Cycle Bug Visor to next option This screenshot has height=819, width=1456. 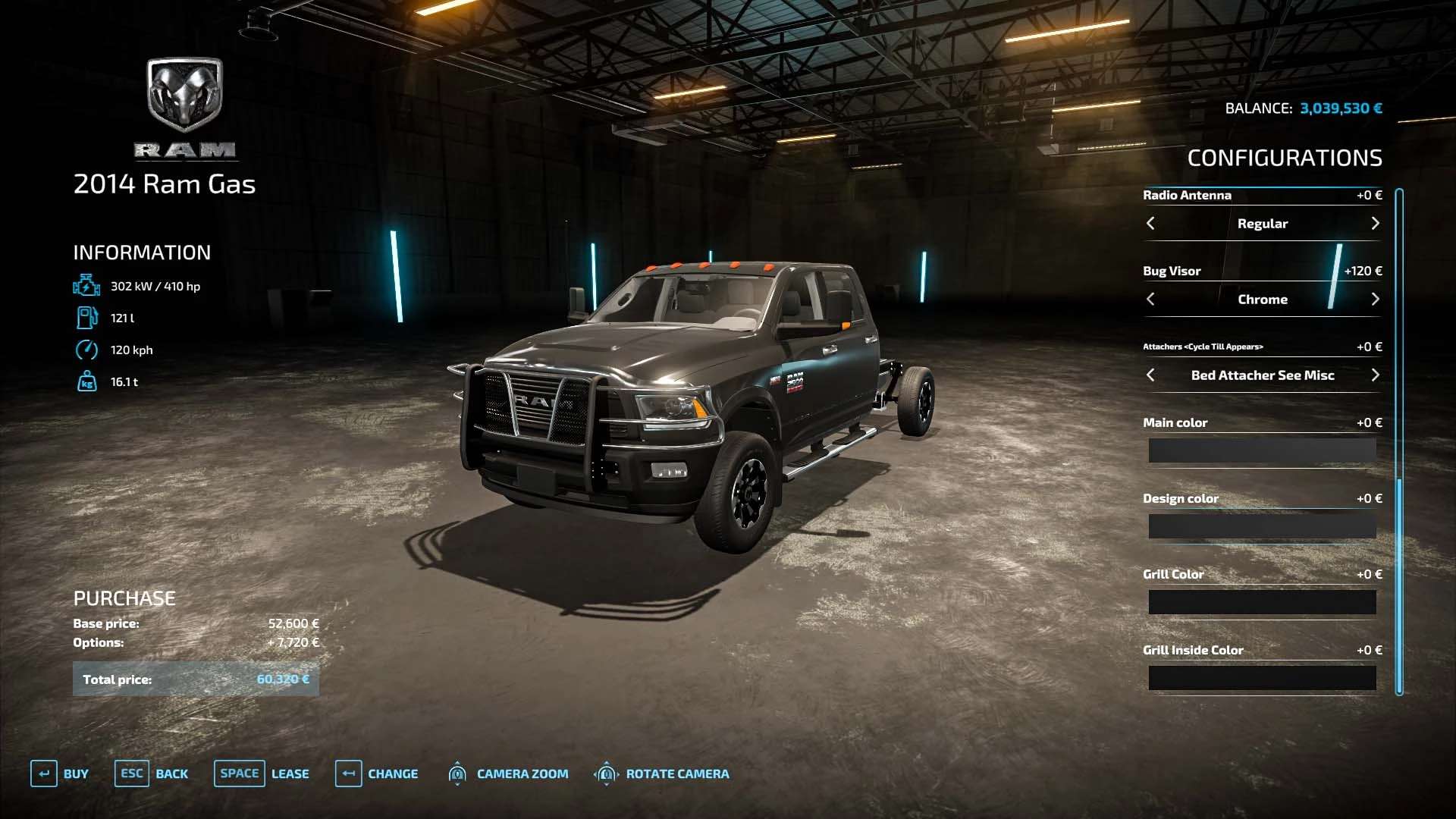tap(1375, 300)
